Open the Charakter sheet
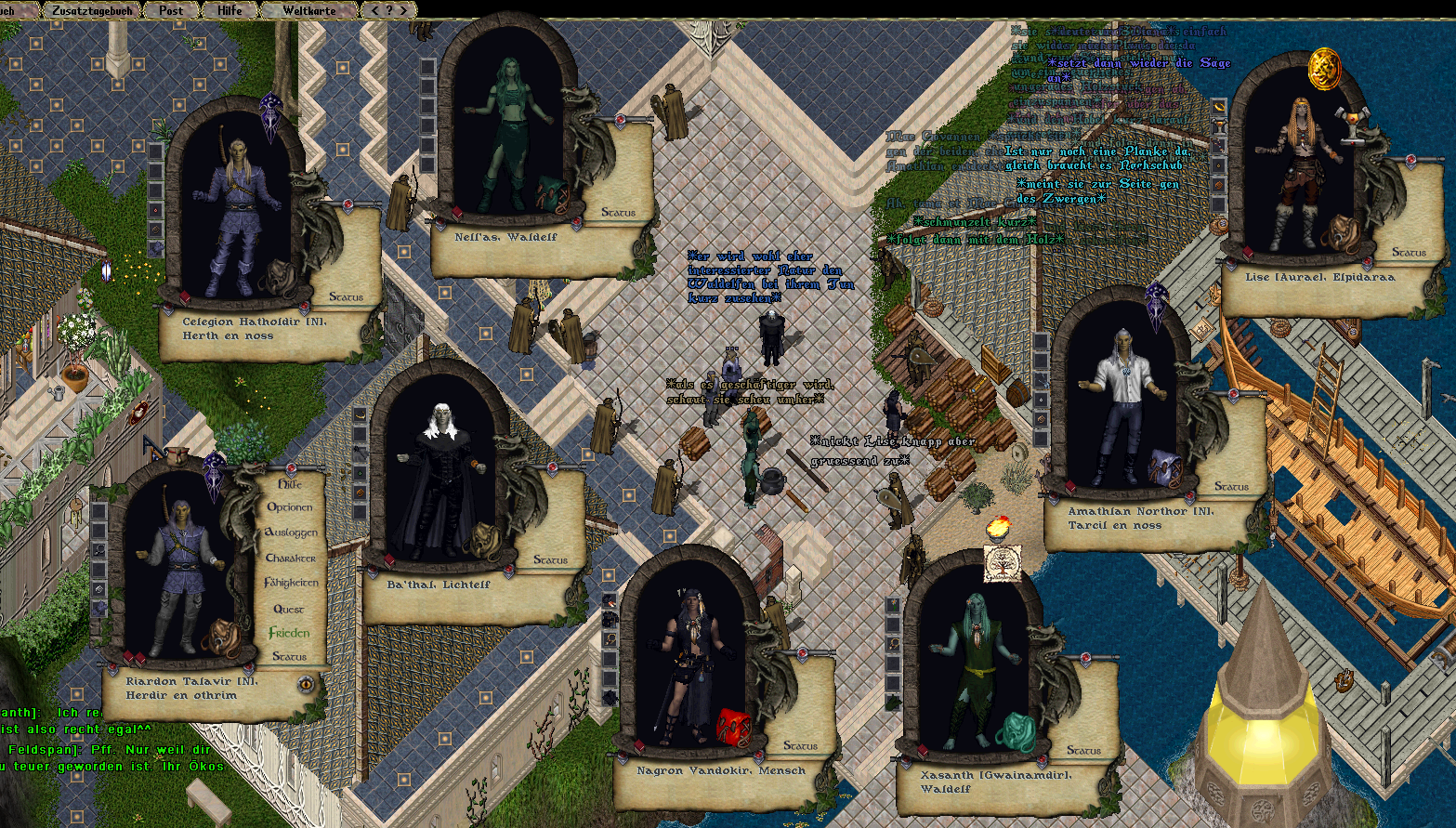This screenshot has height=828, width=1456. coord(291,558)
